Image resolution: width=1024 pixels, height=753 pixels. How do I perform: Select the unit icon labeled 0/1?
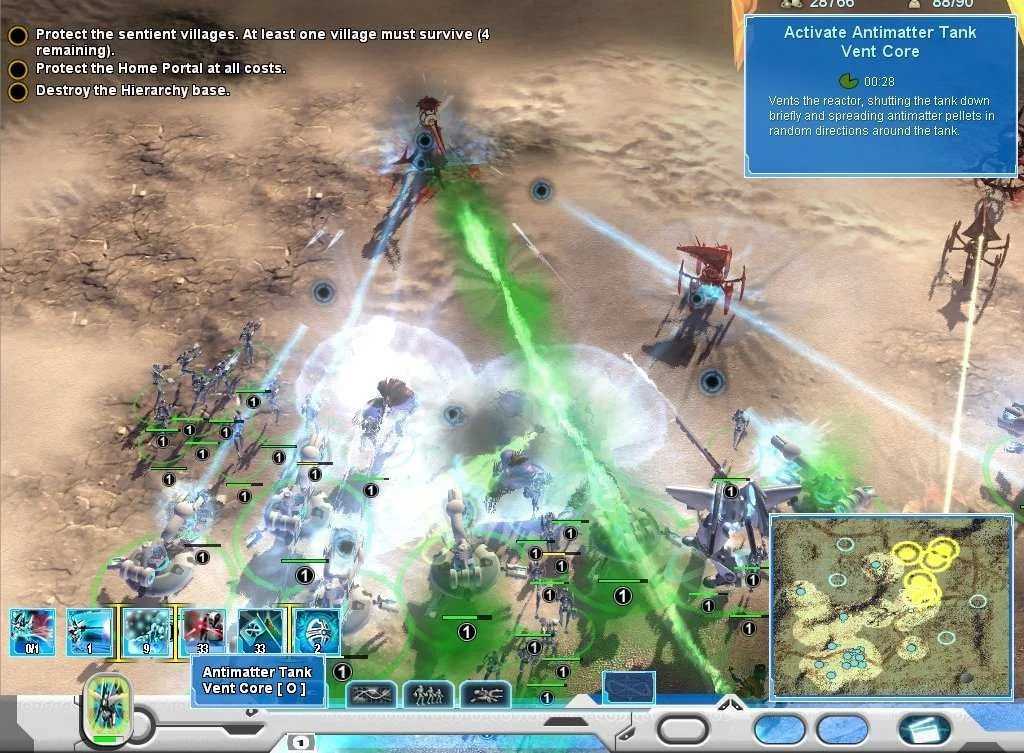(x=32, y=632)
